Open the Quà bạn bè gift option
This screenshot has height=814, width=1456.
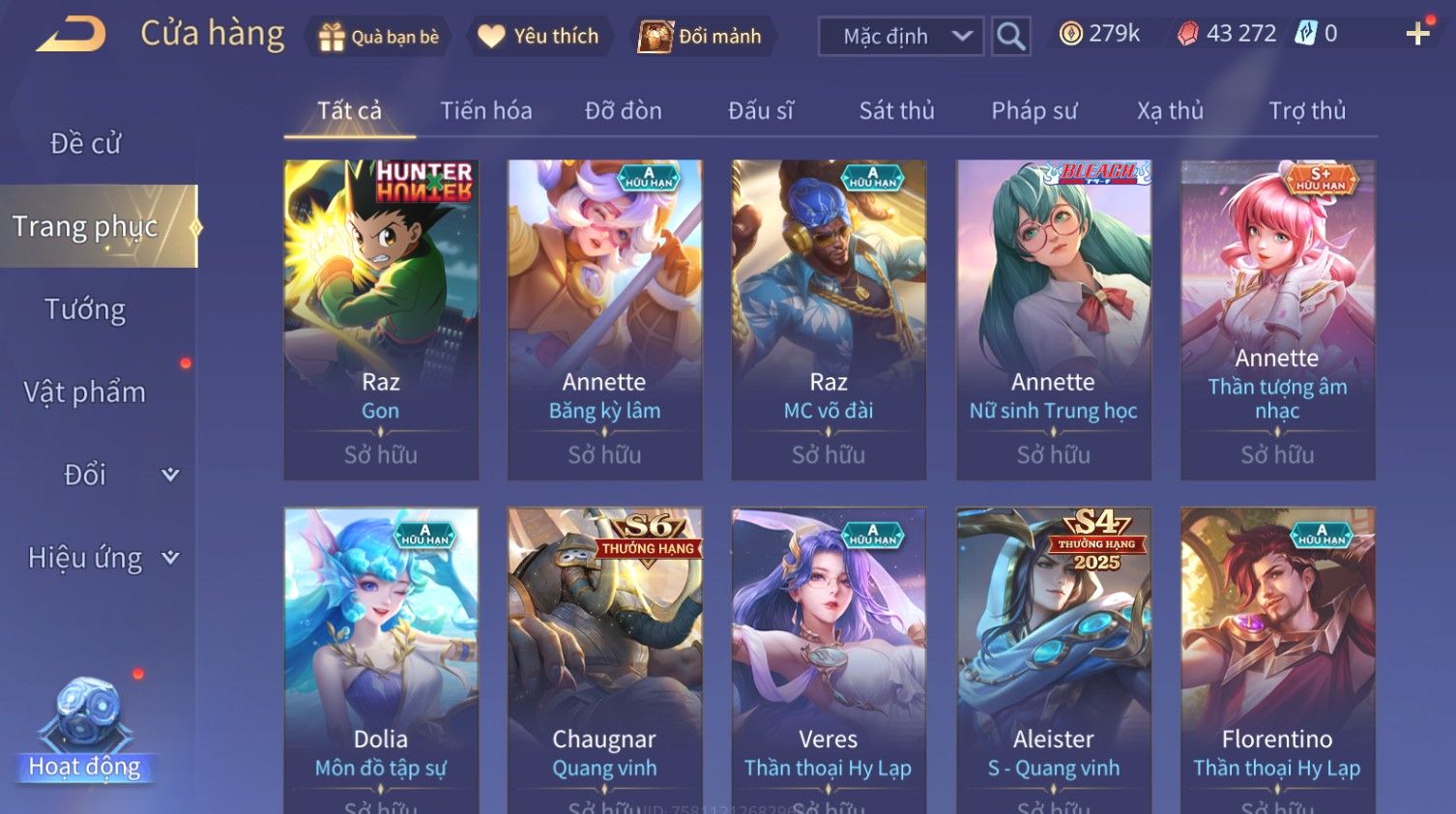pyautogui.click(x=378, y=37)
